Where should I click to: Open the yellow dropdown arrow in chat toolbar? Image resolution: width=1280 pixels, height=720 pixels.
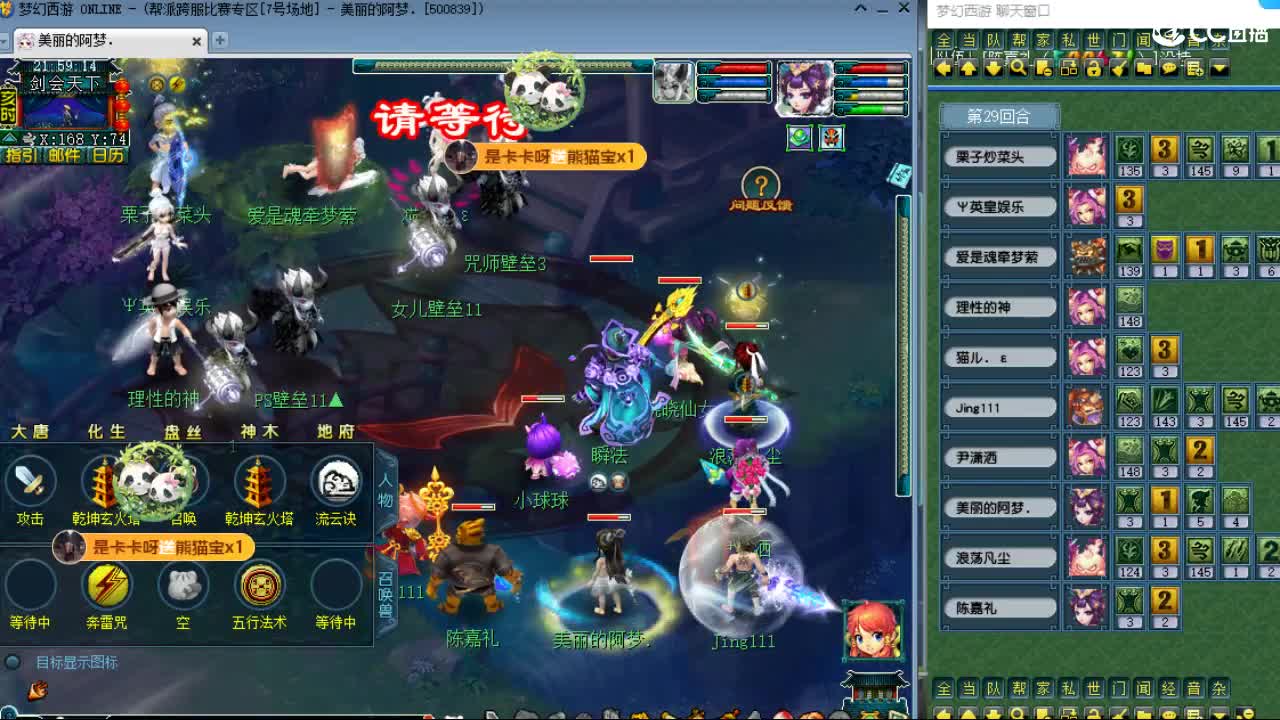pyautogui.click(x=1218, y=69)
